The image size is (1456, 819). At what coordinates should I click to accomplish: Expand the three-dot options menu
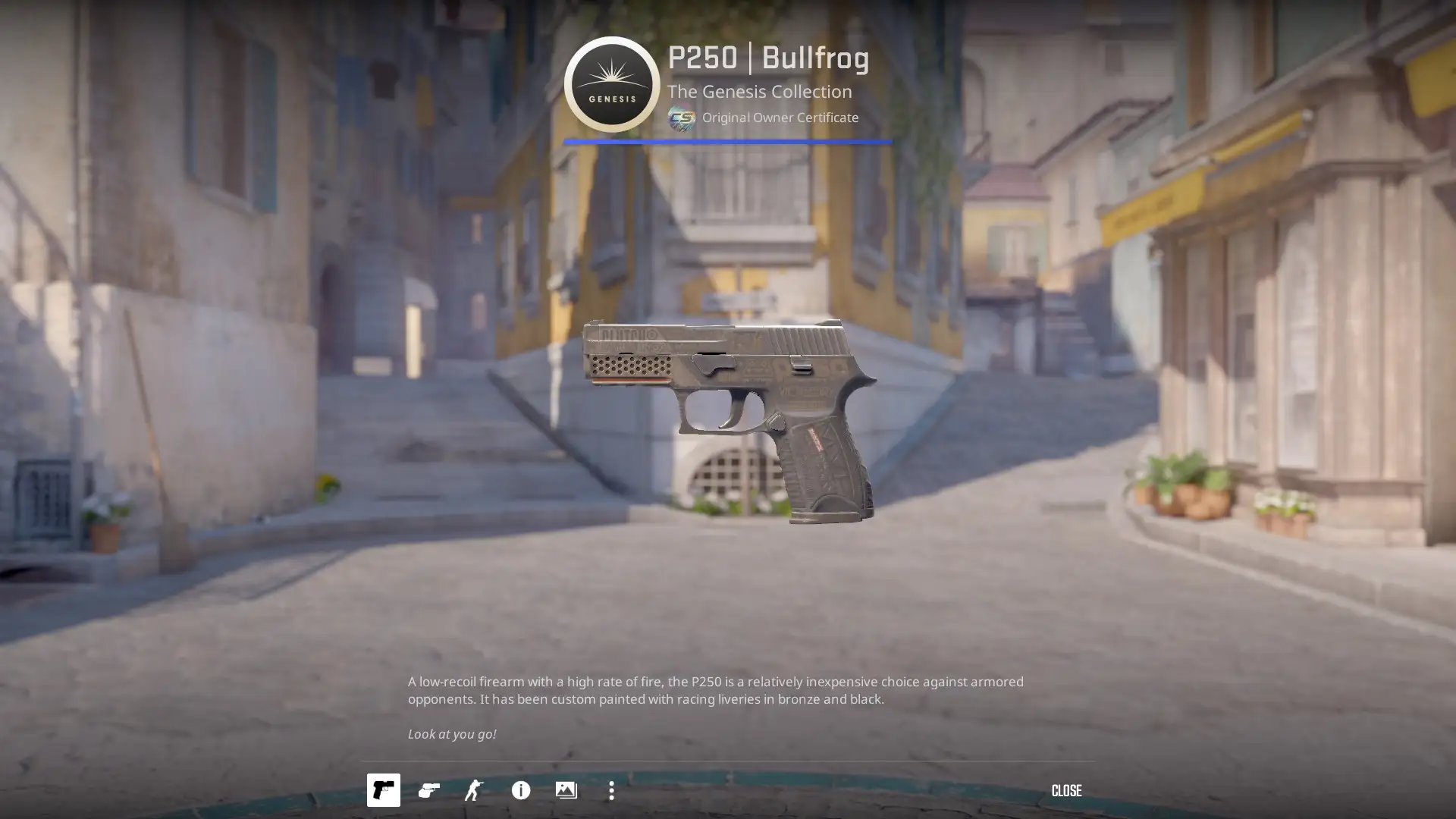611,791
